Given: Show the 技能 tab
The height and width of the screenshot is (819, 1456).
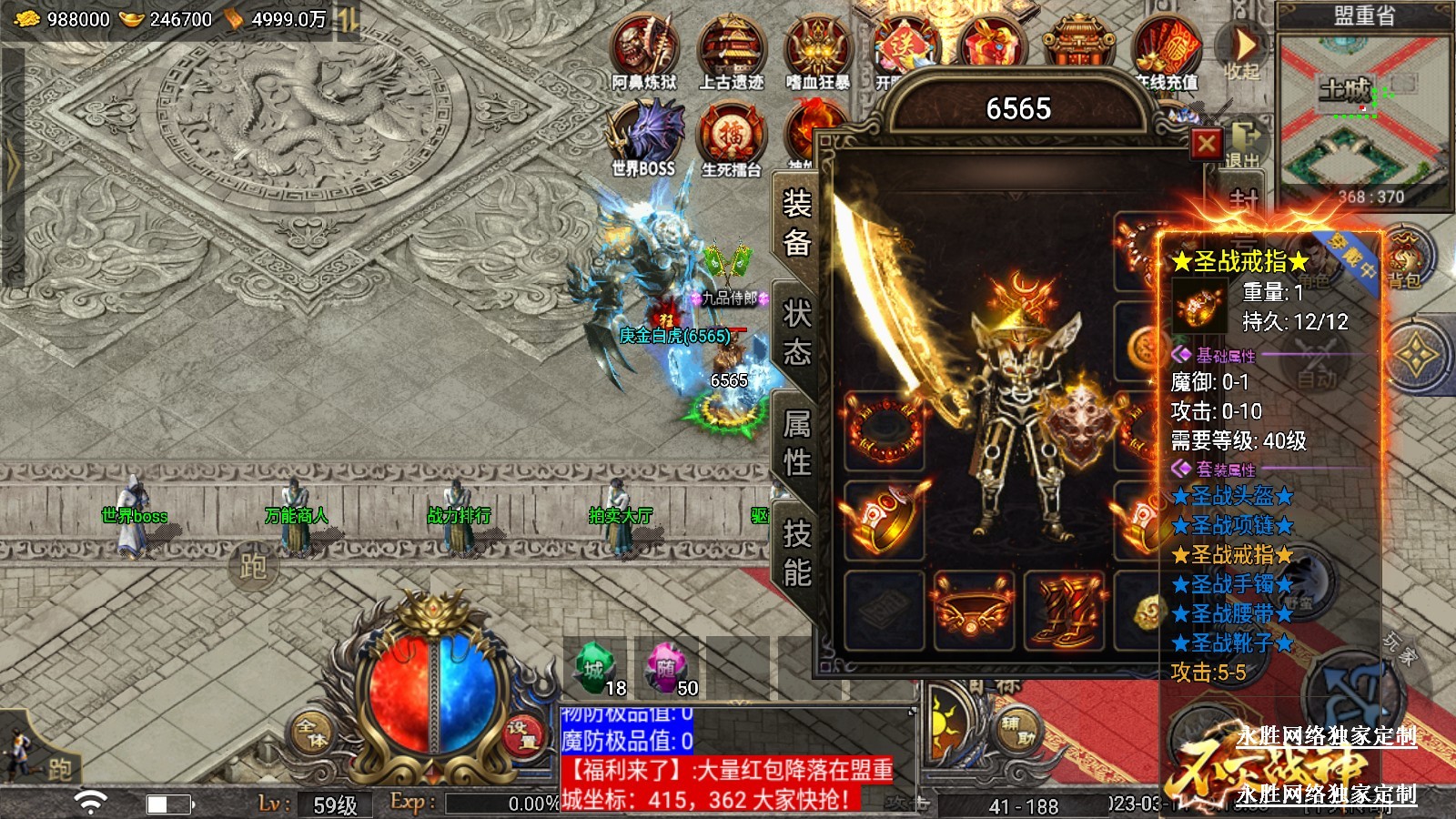Looking at the screenshot, I should [796, 553].
